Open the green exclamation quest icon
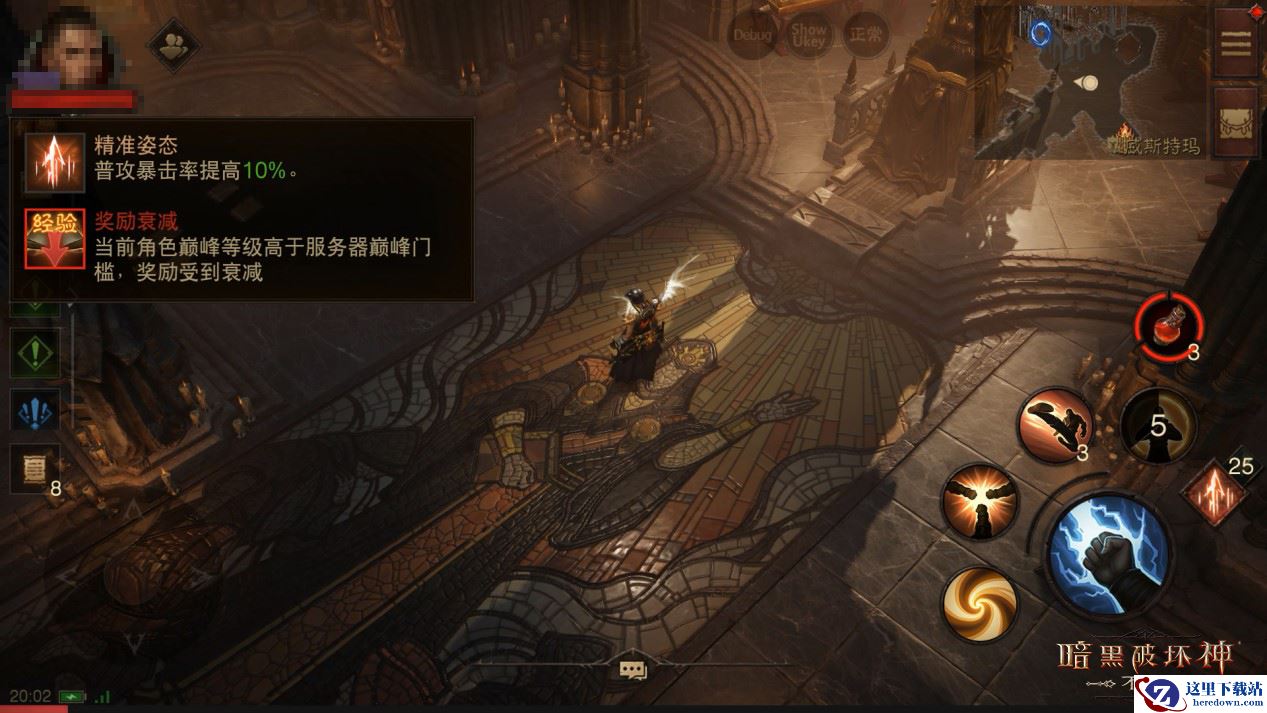Screen dimensions: 1267x713 coord(35,352)
